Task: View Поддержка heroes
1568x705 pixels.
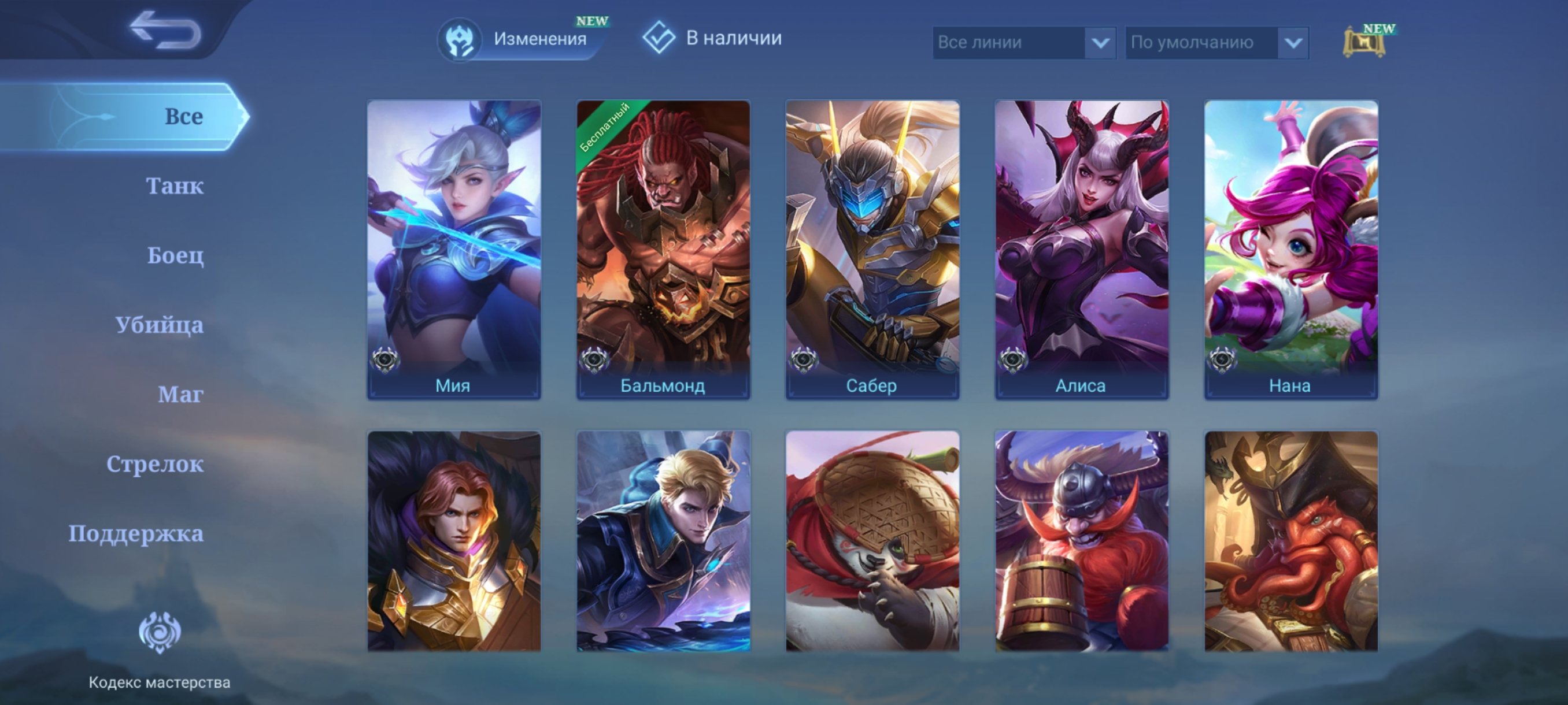Action: (x=136, y=533)
